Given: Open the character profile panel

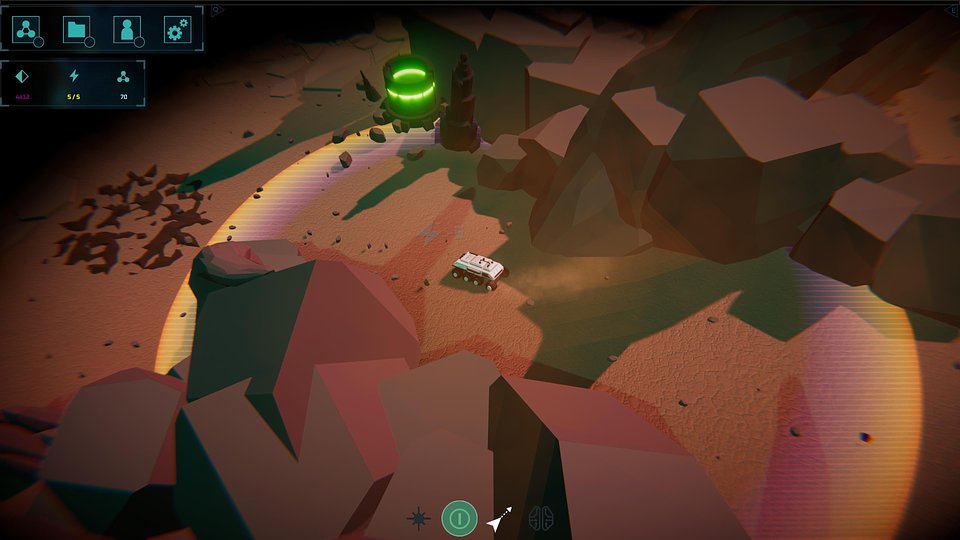Looking at the screenshot, I should [x=127, y=30].
